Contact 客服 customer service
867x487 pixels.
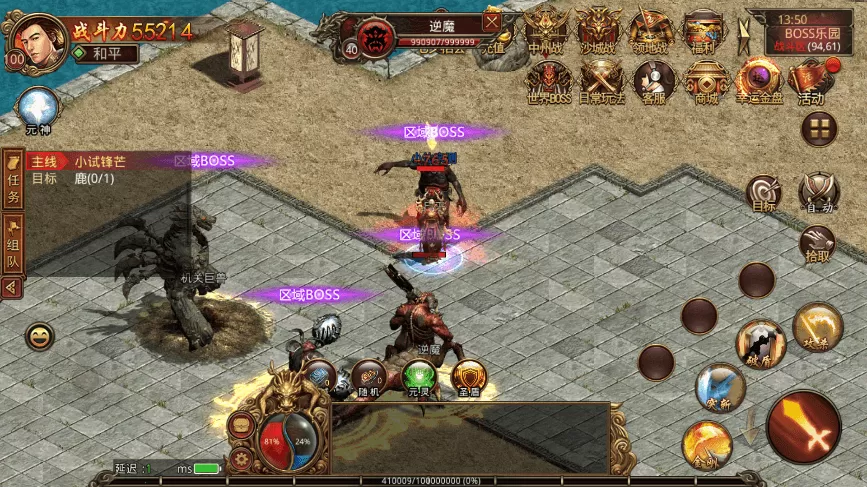pos(654,80)
